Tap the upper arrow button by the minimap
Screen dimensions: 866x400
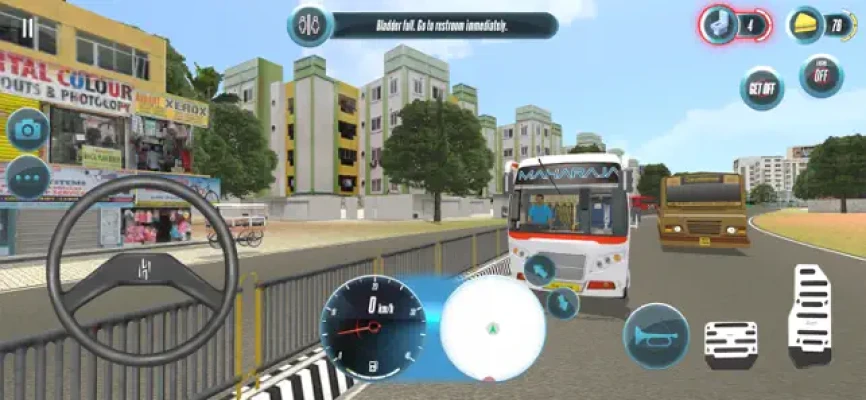pyautogui.click(x=539, y=268)
